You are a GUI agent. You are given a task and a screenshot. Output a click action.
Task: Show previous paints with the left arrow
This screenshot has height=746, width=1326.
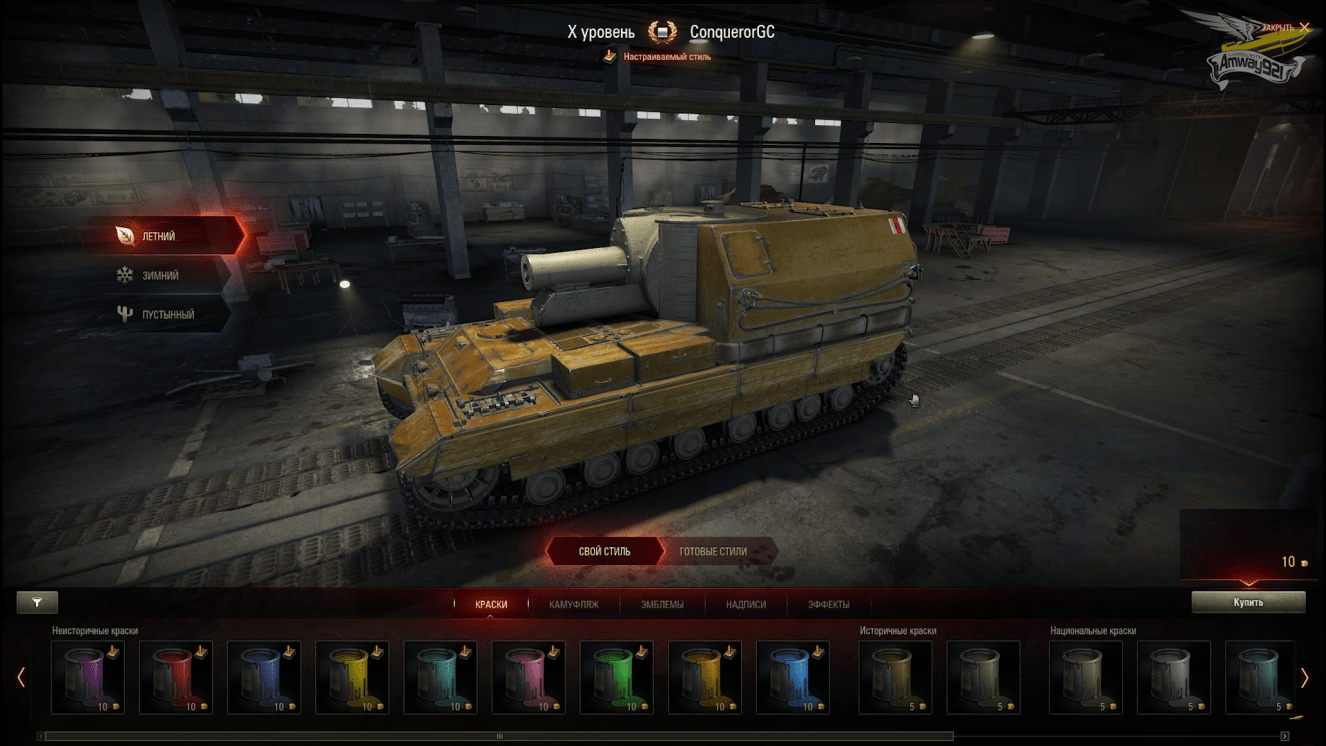coord(21,678)
